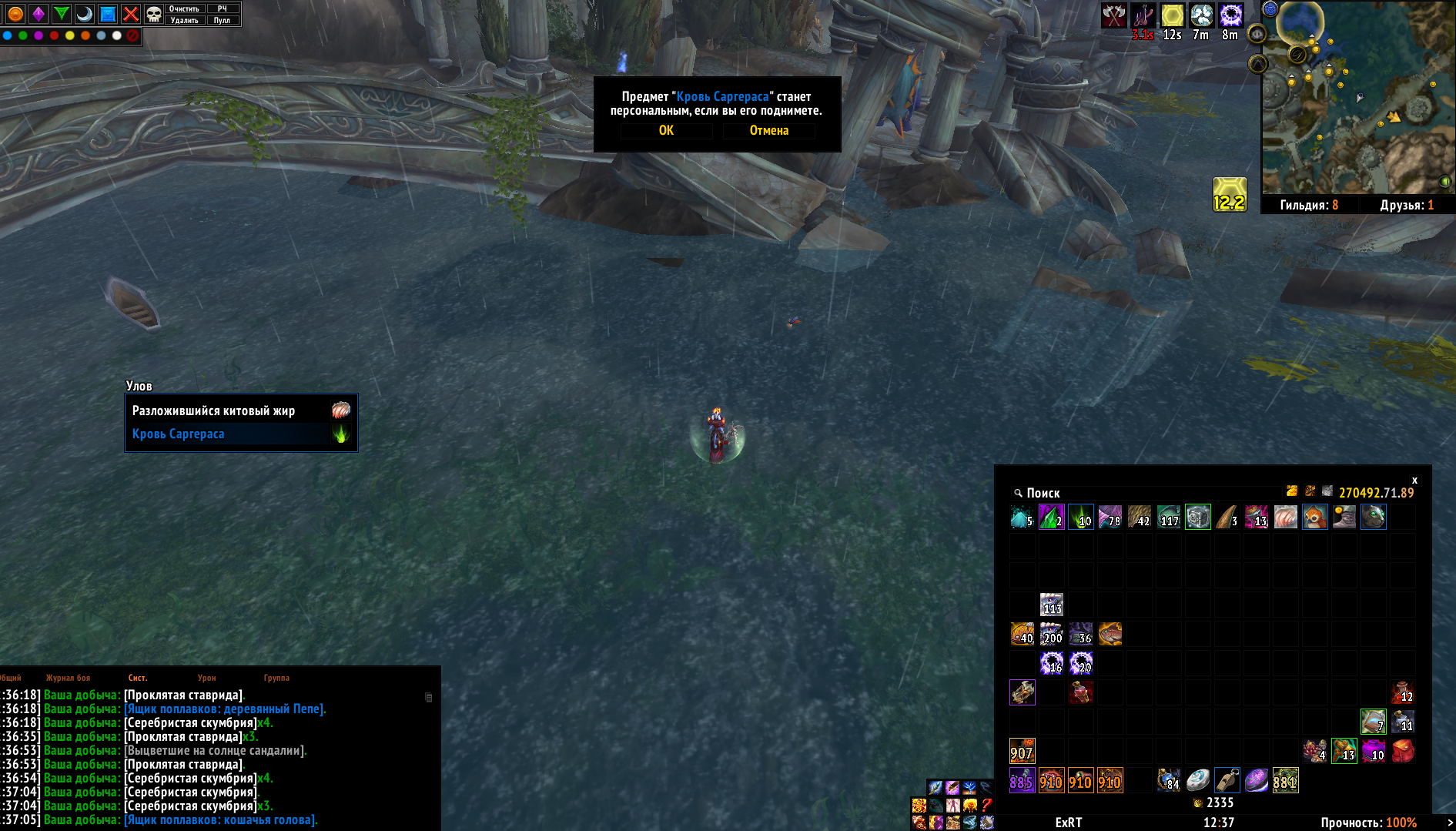
Task: Choose the green triangle raid marker
Action: point(62,14)
